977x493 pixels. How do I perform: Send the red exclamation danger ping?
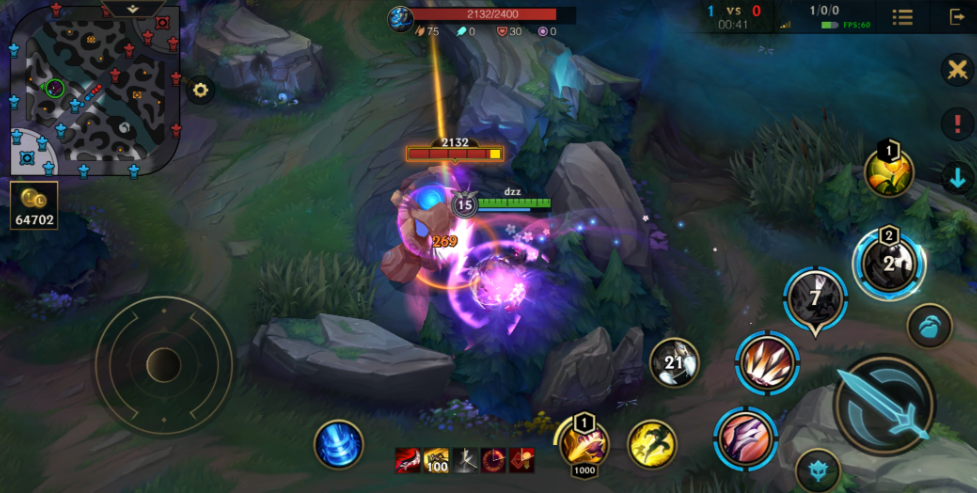click(x=957, y=124)
